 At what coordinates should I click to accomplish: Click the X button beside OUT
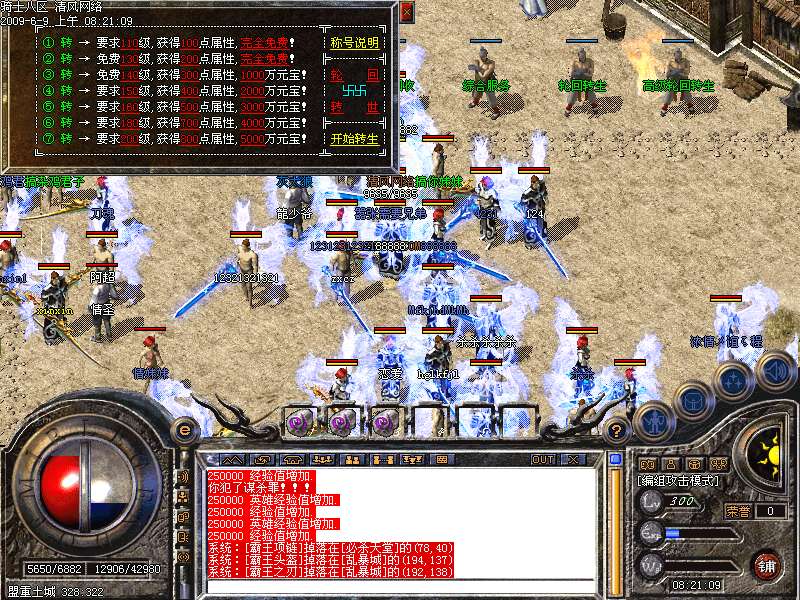[573, 459]
